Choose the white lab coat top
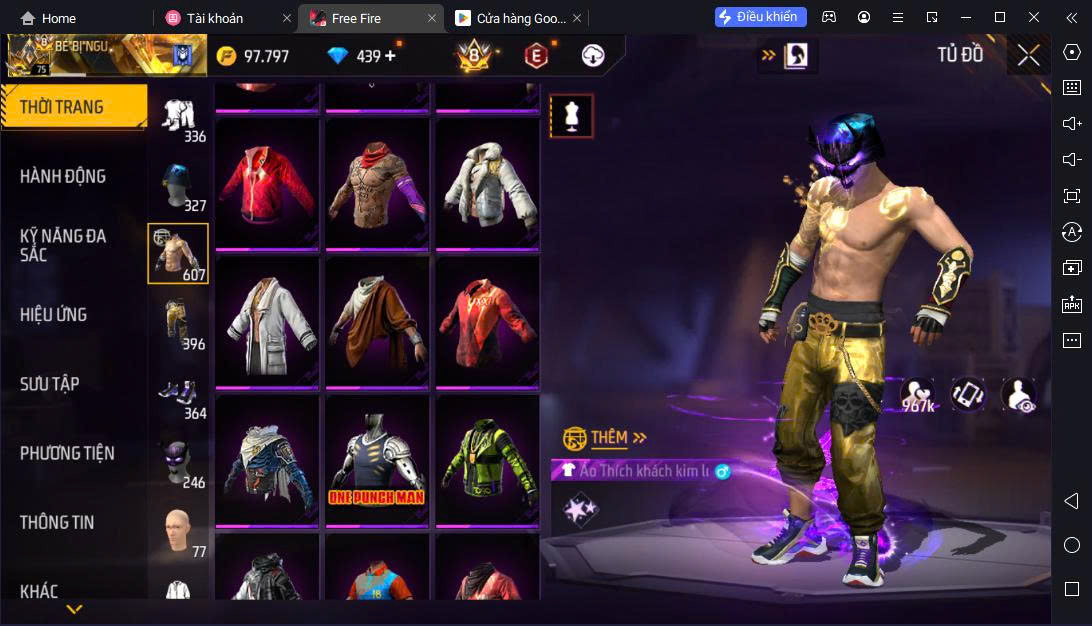Screen dimensions: 1092x626 point(266,322)
